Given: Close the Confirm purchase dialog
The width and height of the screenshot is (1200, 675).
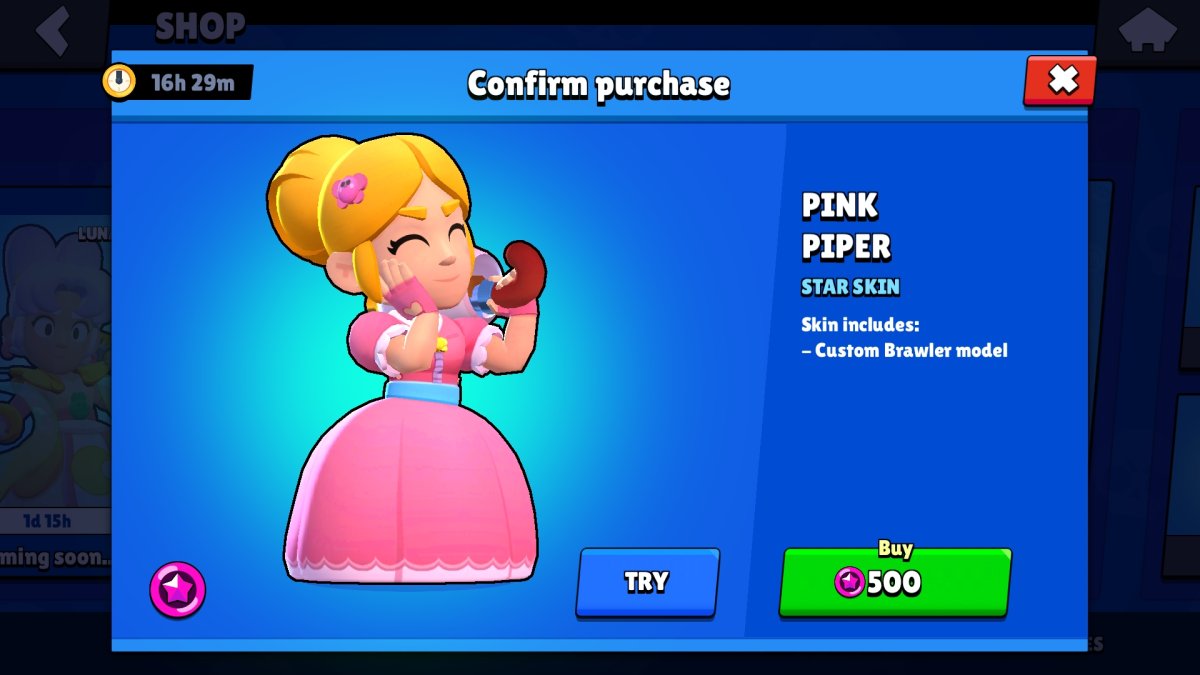Looking at the screenshot, I should point(1060,80).
